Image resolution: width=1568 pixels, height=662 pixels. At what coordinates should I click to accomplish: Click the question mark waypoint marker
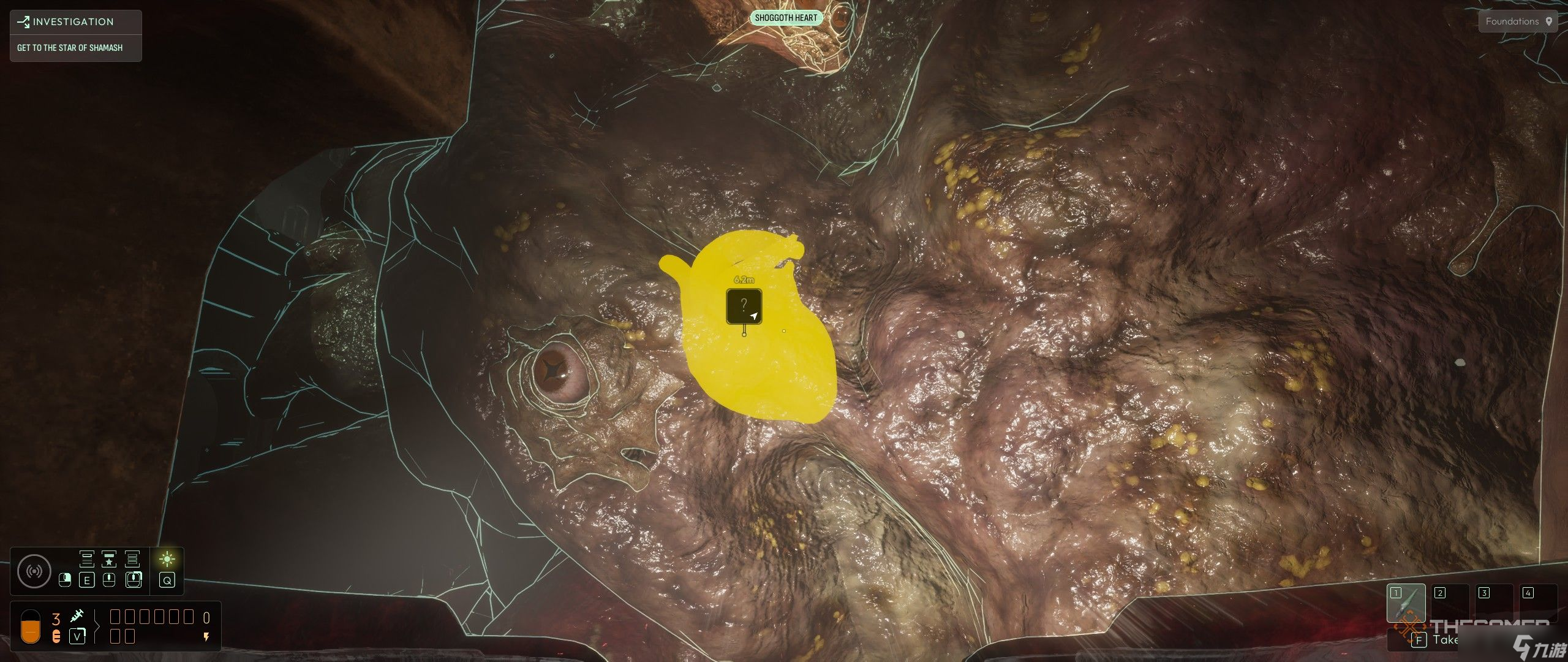(x=744, y=306)
